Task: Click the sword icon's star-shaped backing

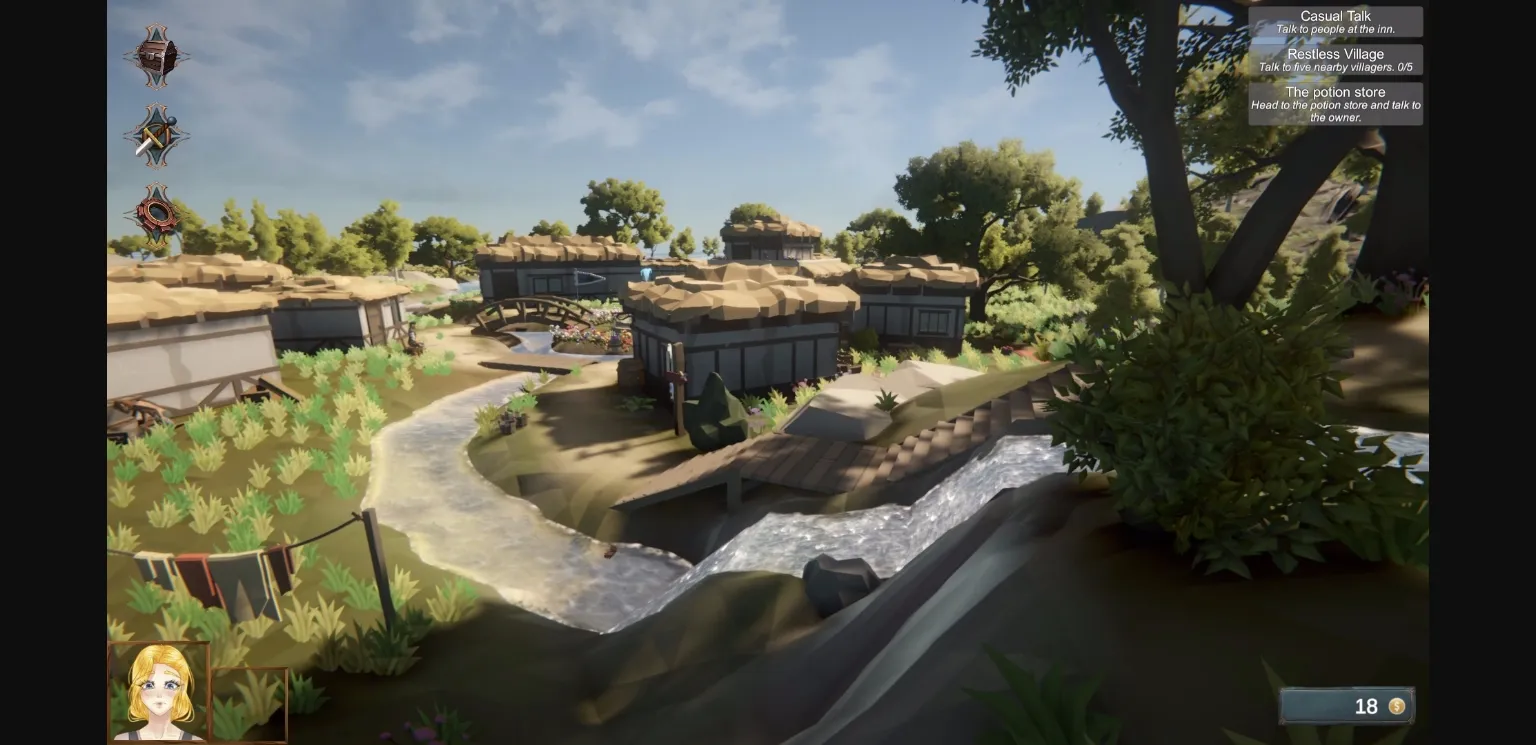Action: (x=155, y=135)
